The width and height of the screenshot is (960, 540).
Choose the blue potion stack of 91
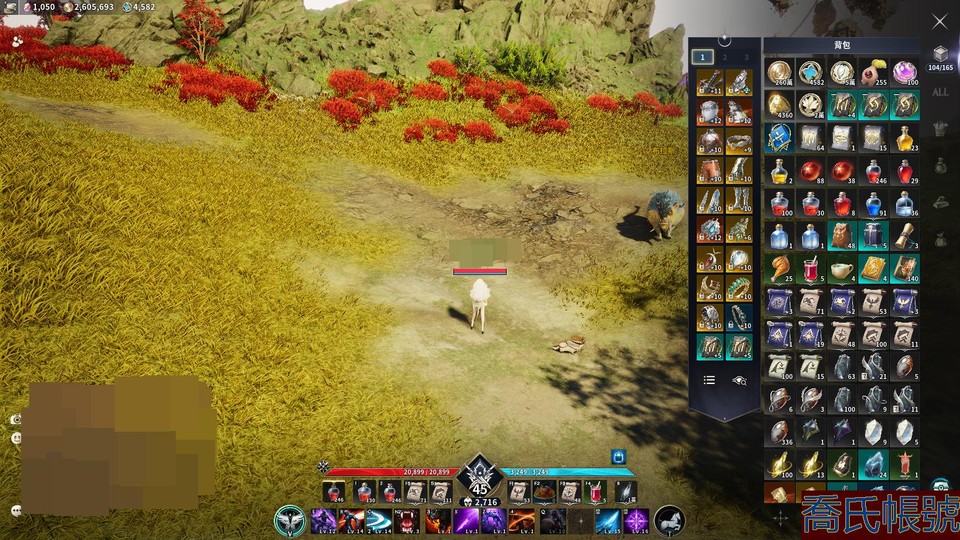873,203
